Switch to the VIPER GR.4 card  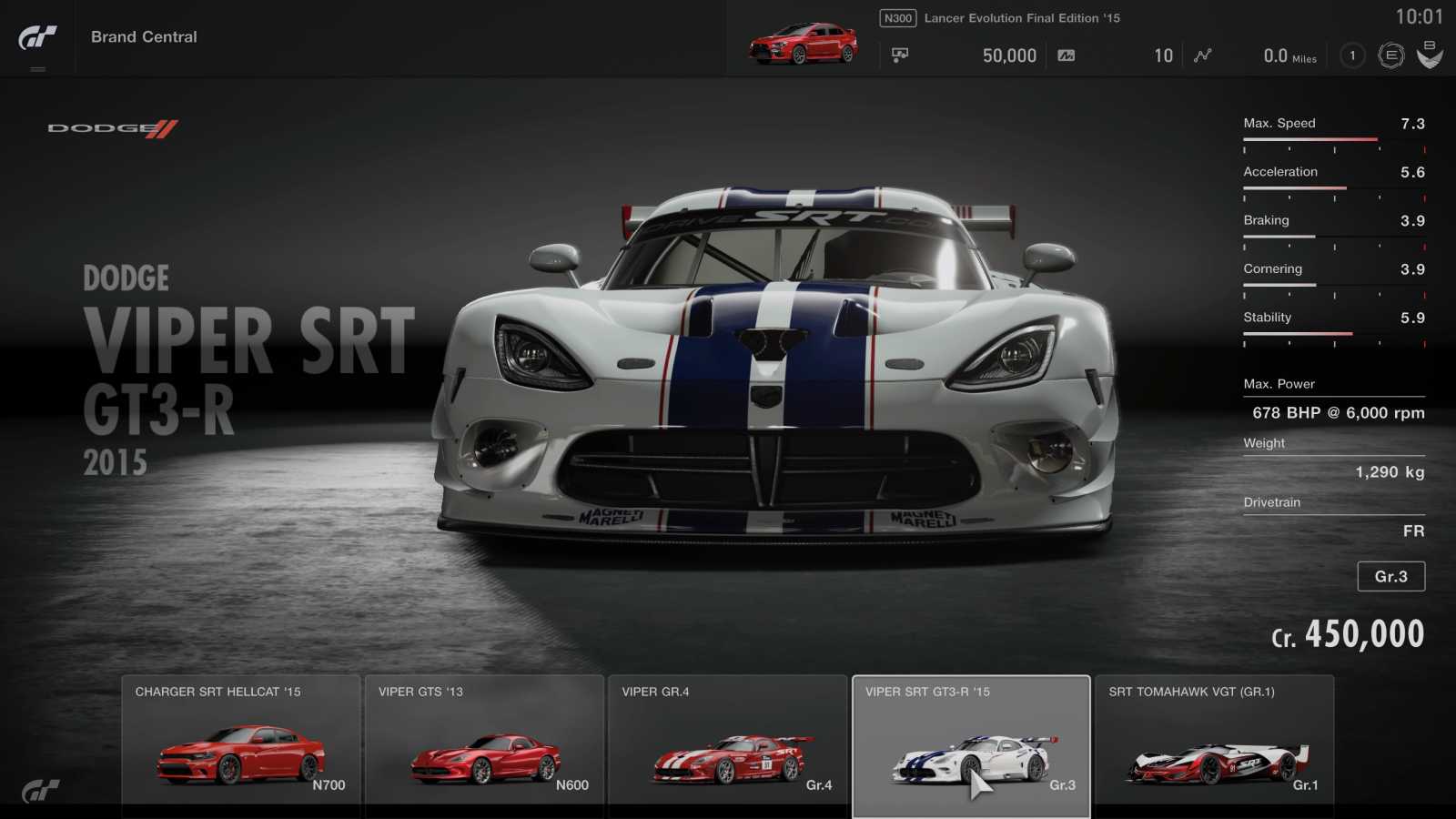728,746
